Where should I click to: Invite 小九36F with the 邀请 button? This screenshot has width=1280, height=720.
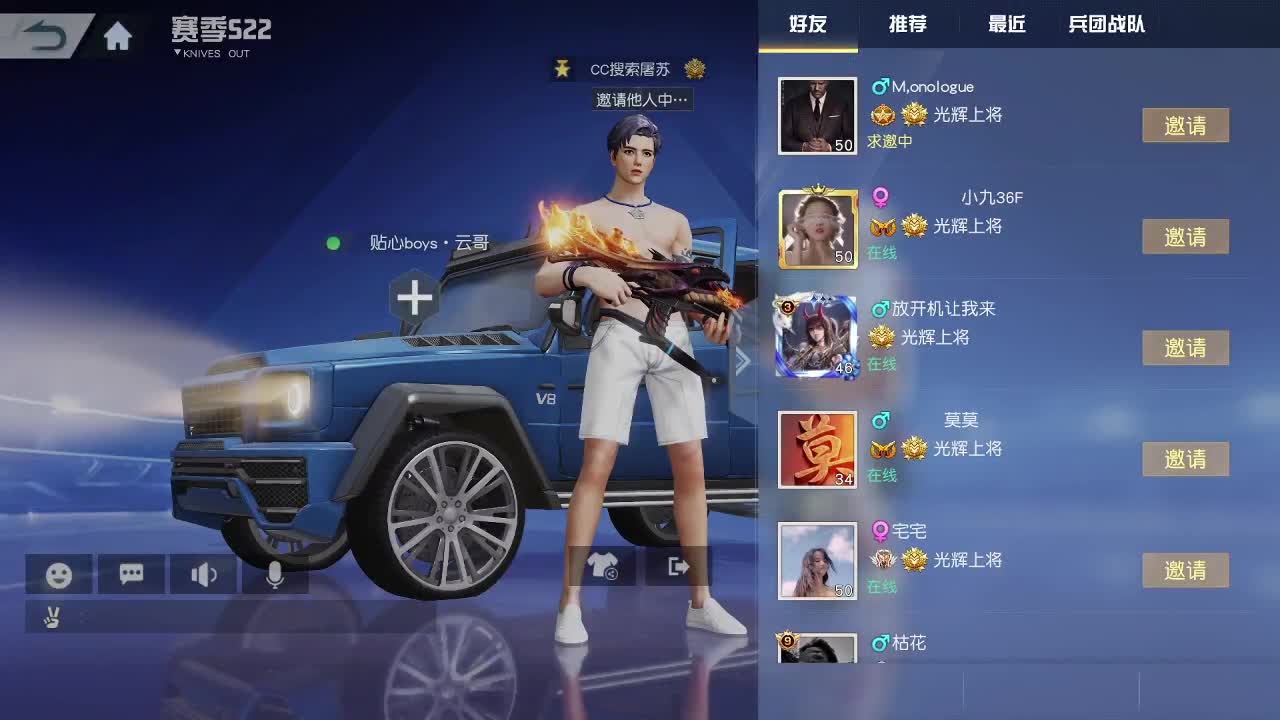(x=1186, y=236)
